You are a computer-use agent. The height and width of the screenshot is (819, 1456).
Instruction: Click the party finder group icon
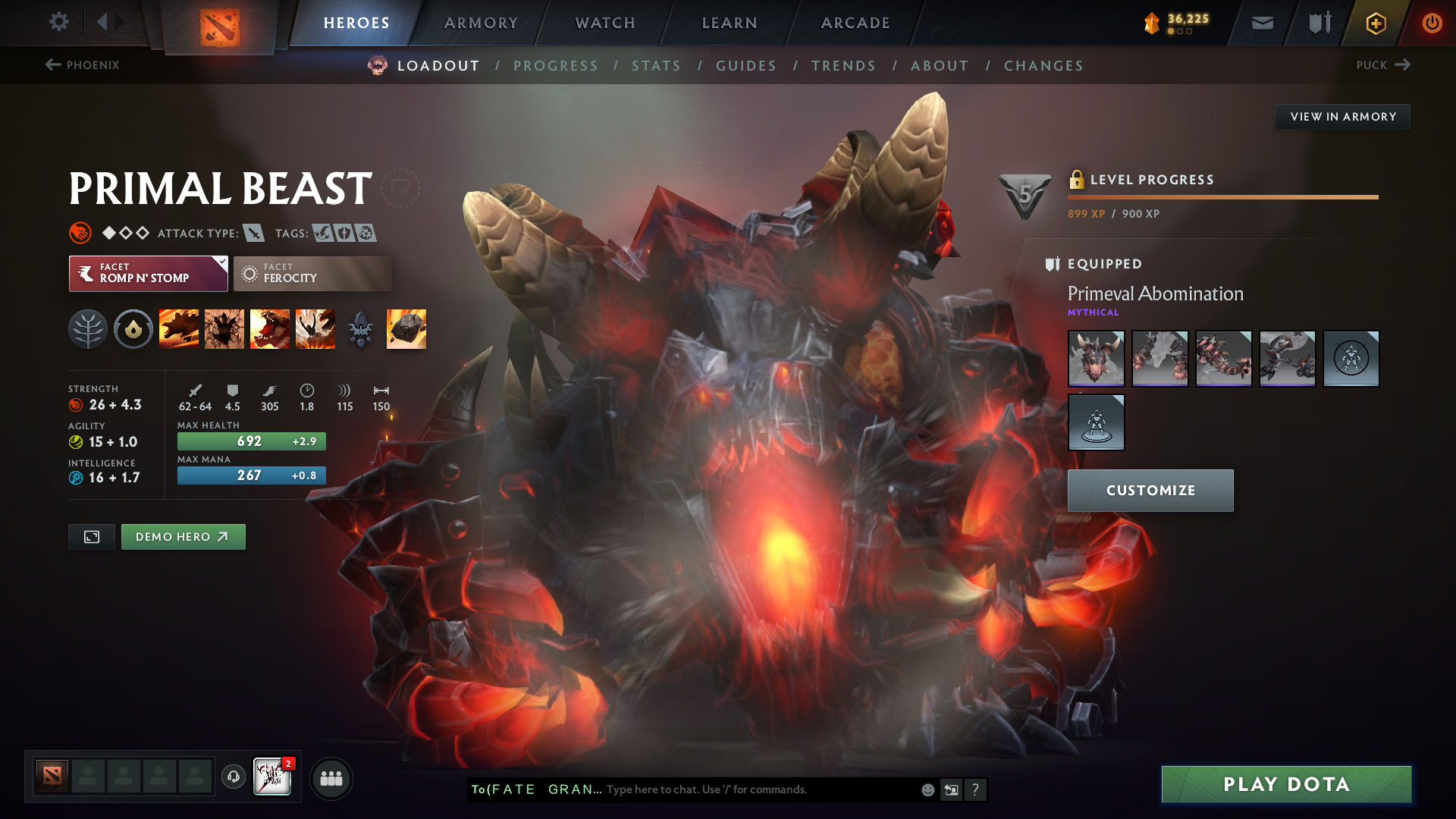331,778
